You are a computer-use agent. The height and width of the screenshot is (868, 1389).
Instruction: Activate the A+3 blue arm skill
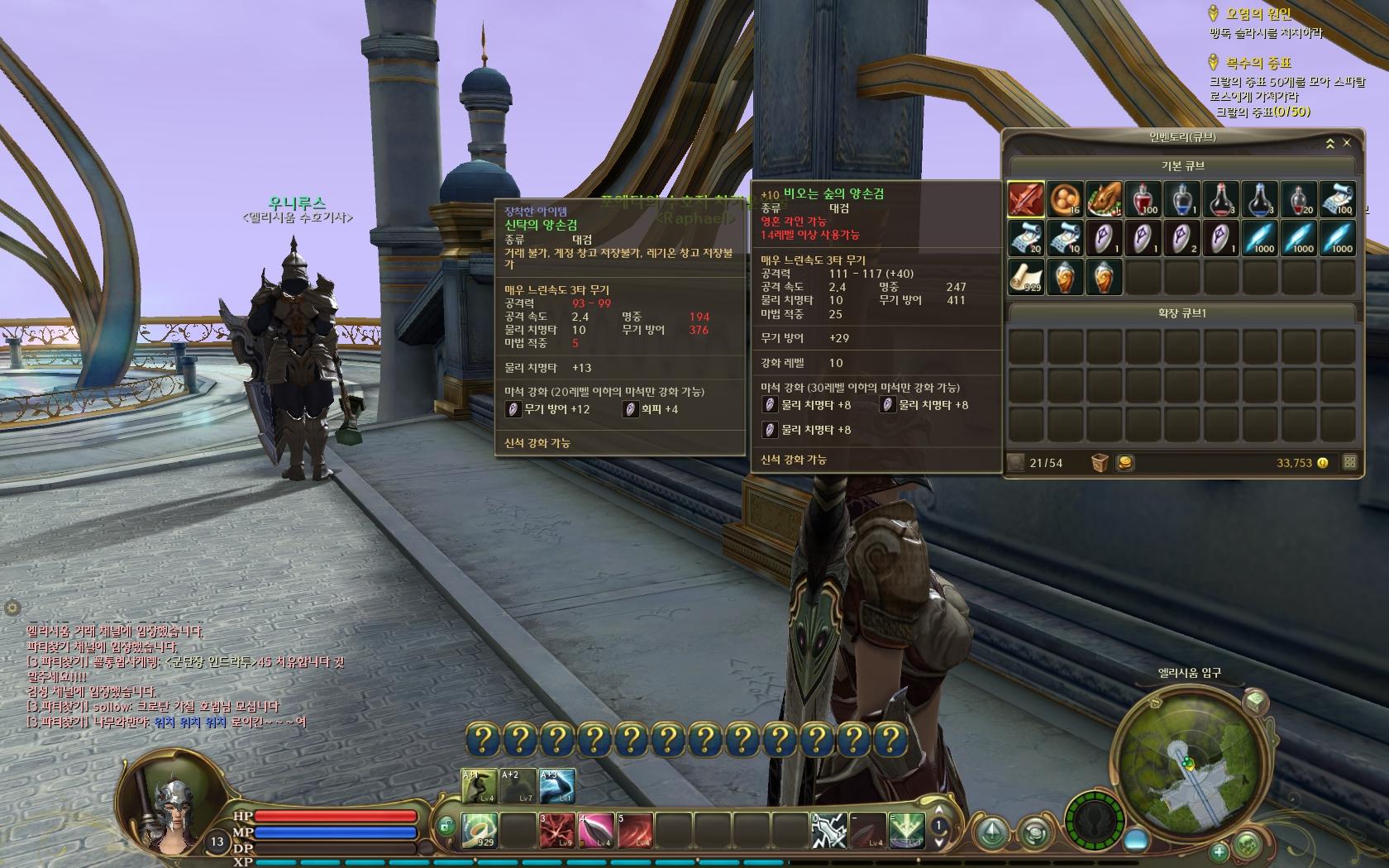[556, 786]
